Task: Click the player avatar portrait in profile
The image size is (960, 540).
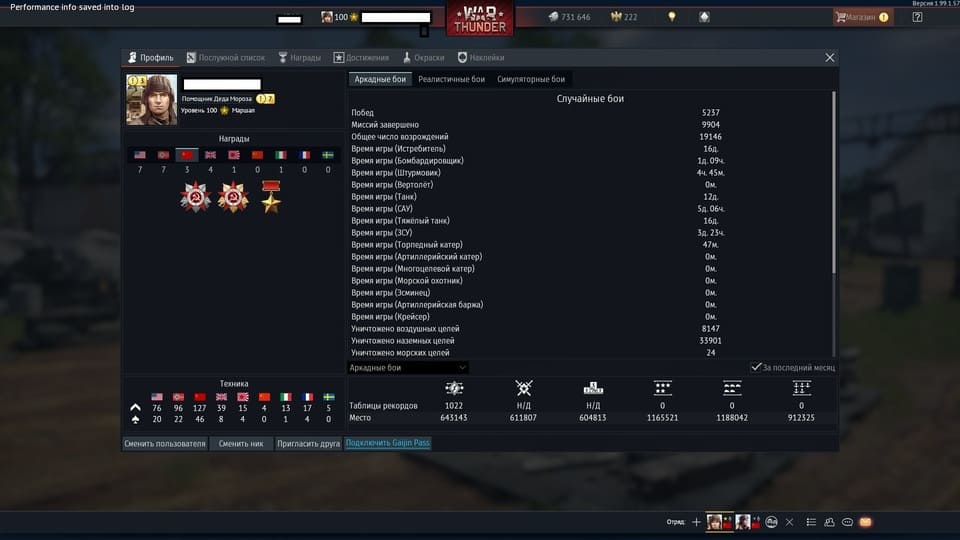Action: click(151, 99)
